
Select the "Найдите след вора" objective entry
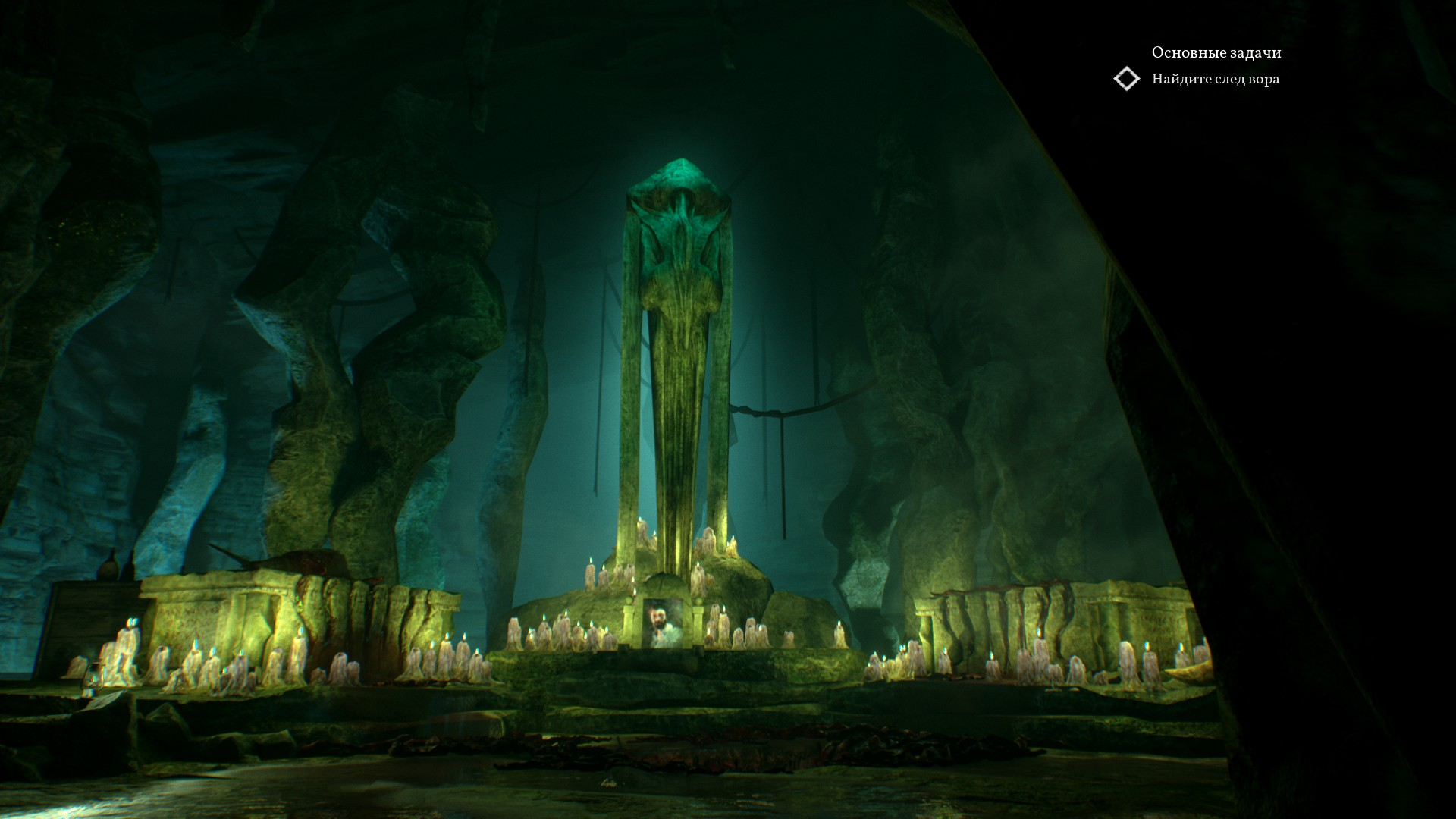[x=1215, y=79]
